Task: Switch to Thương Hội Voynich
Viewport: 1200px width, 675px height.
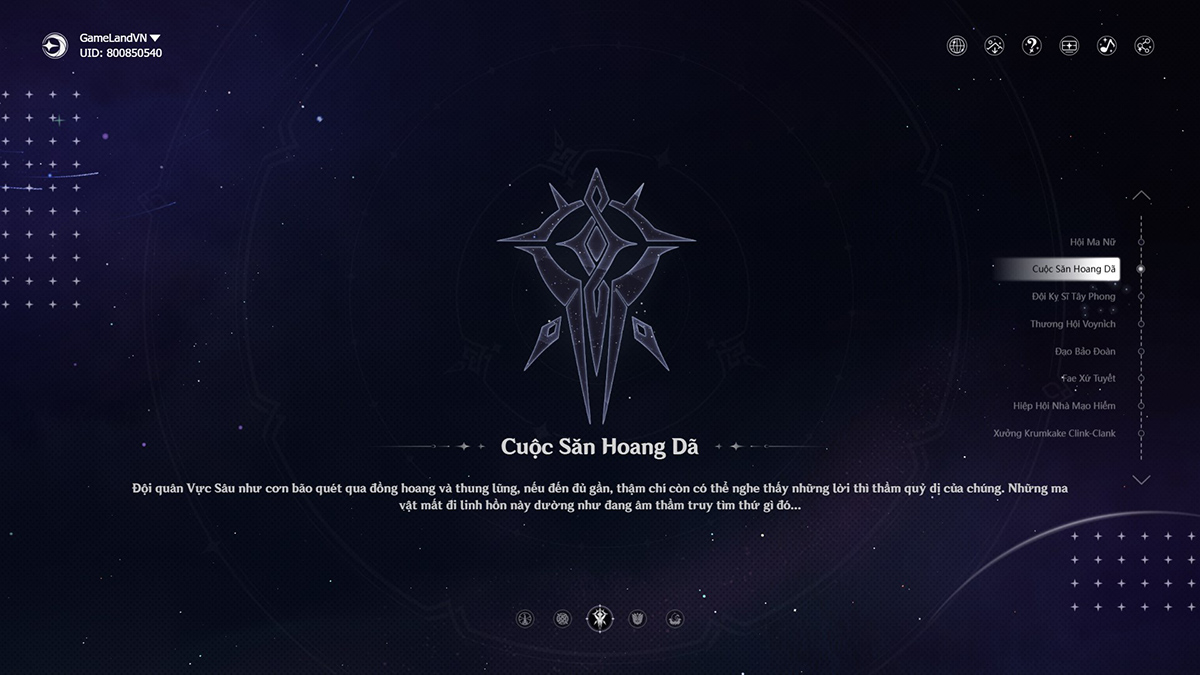Action: tap(1072, 324)
